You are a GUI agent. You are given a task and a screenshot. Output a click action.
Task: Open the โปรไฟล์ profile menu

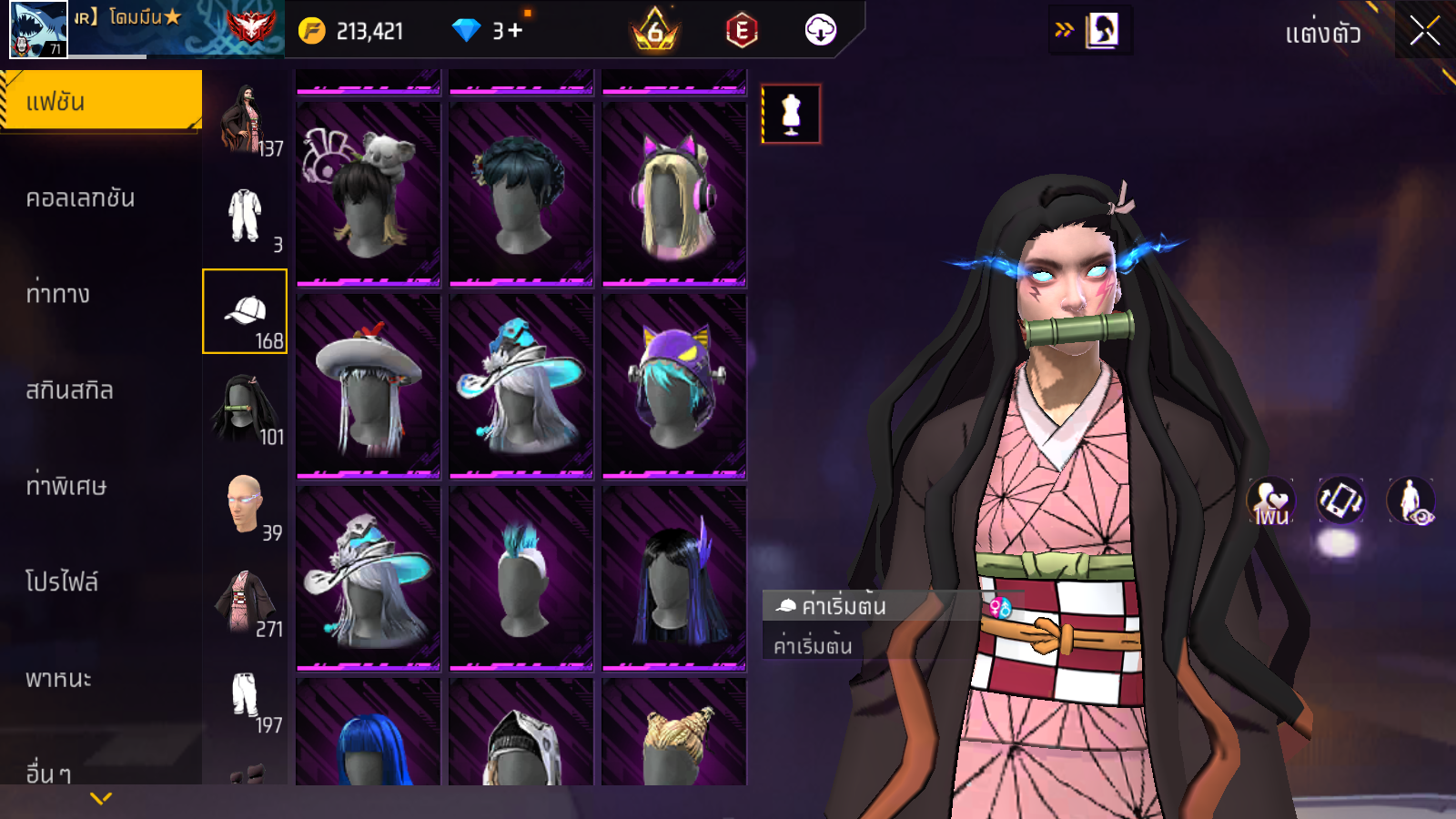(62, 581)
